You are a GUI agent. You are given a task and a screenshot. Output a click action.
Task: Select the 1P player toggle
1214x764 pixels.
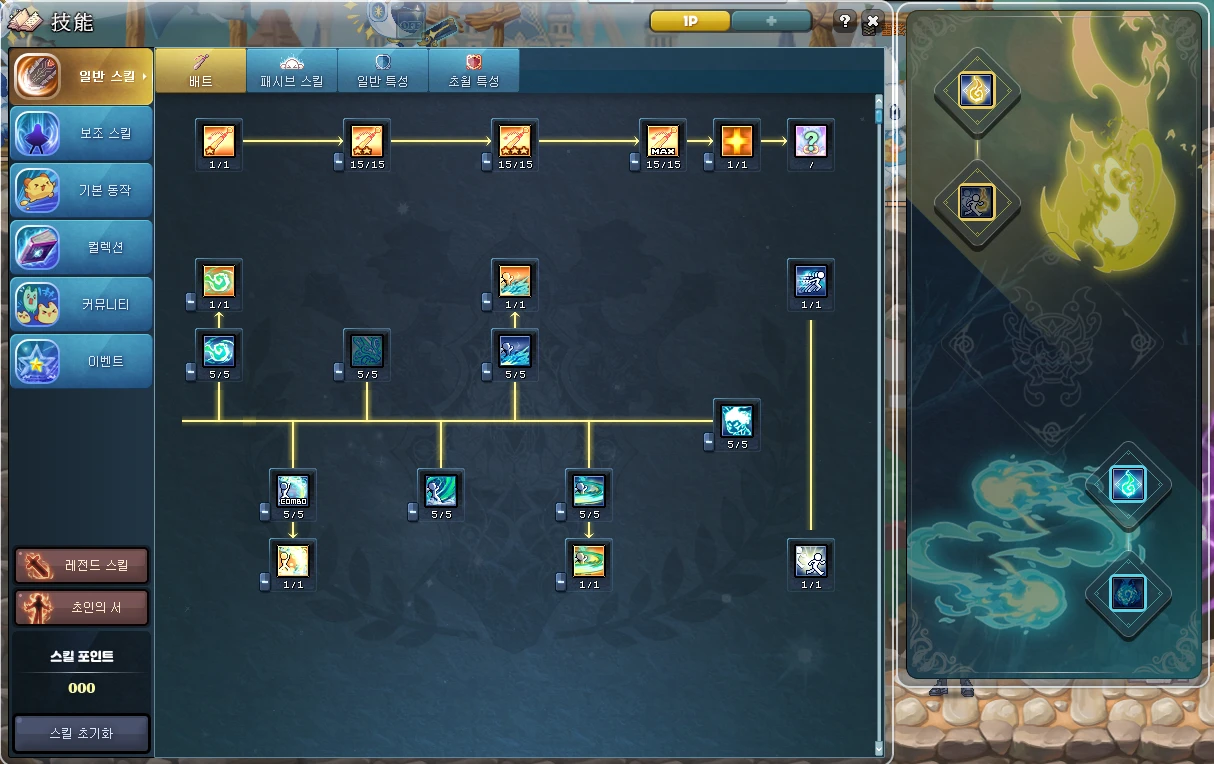click(690, 21)
